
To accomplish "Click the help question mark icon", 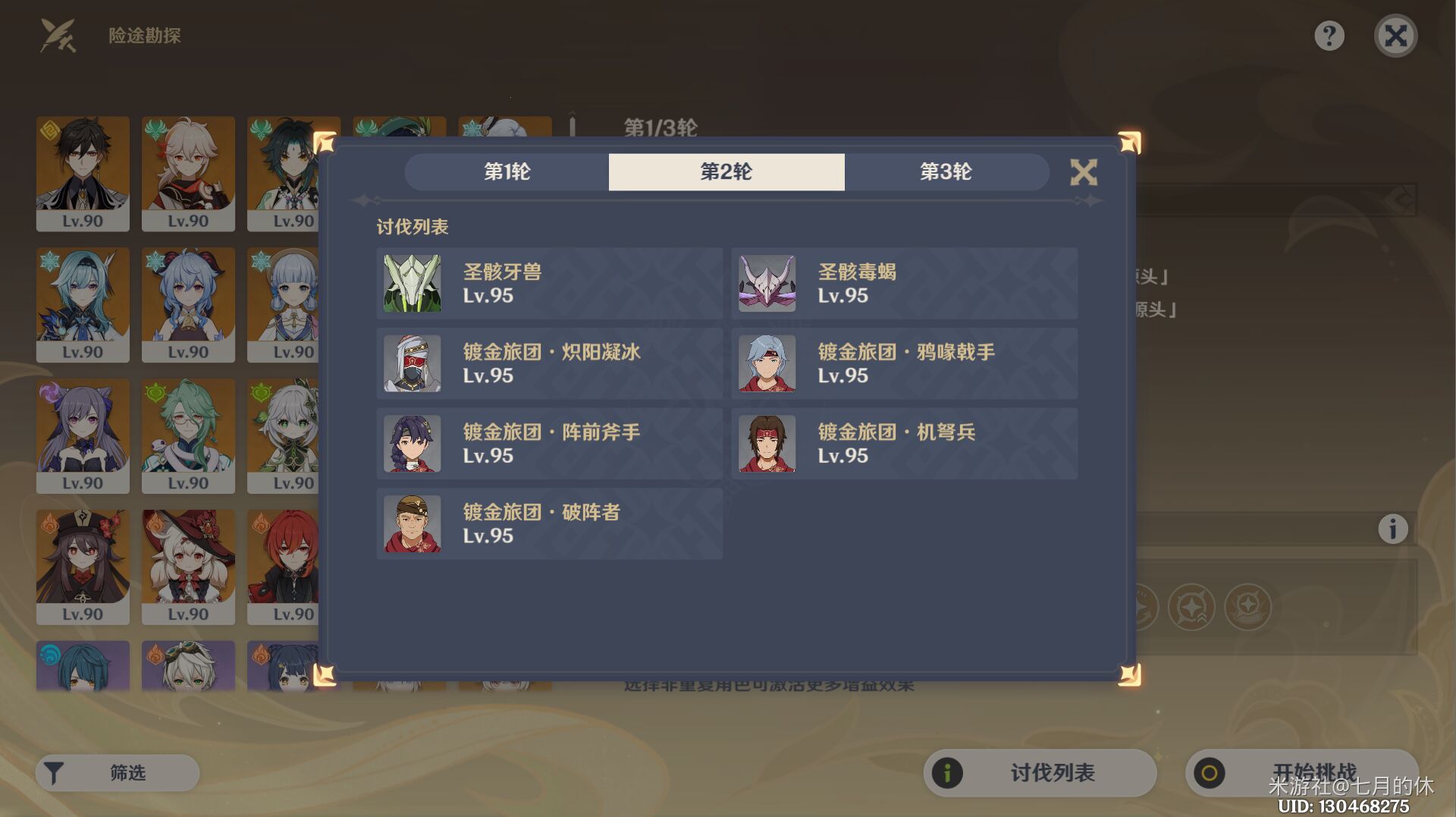I will [1329, 35].
